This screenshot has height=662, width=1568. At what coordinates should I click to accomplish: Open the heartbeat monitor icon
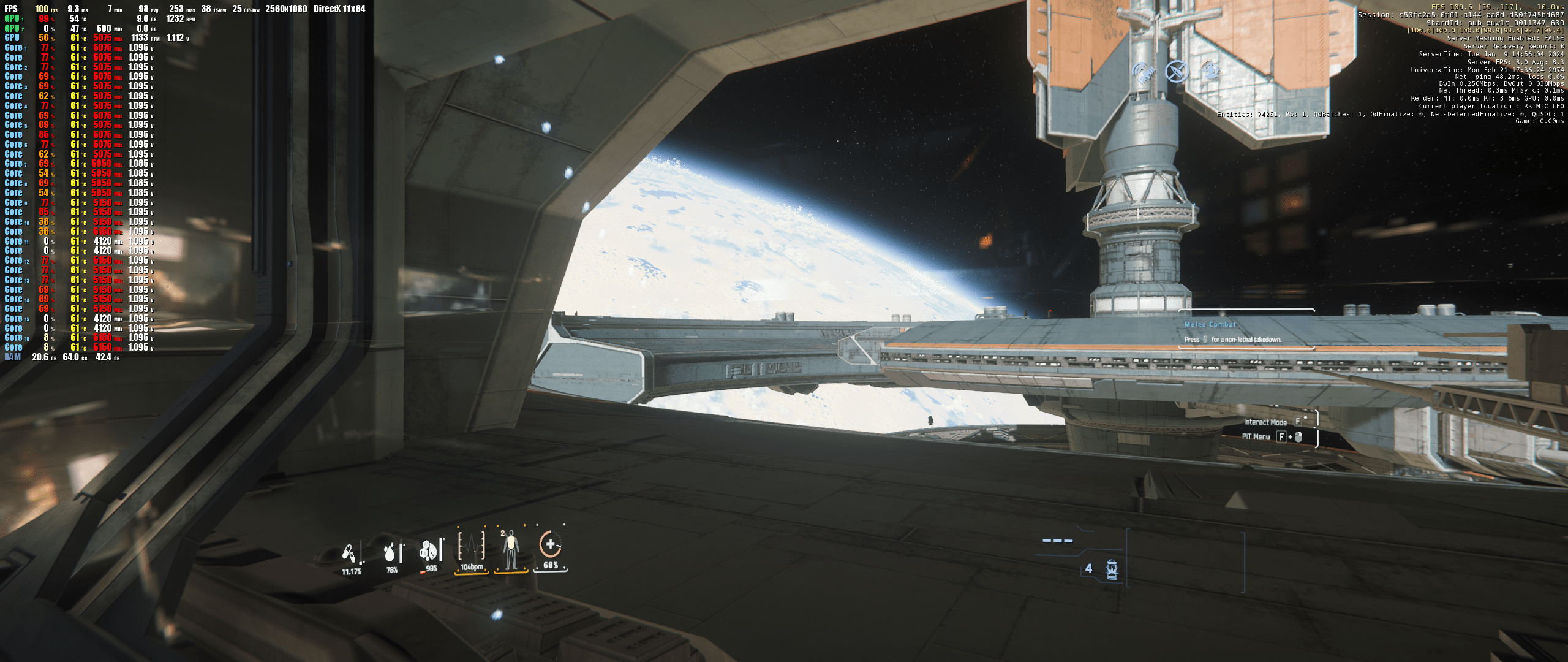click(472, 546)
